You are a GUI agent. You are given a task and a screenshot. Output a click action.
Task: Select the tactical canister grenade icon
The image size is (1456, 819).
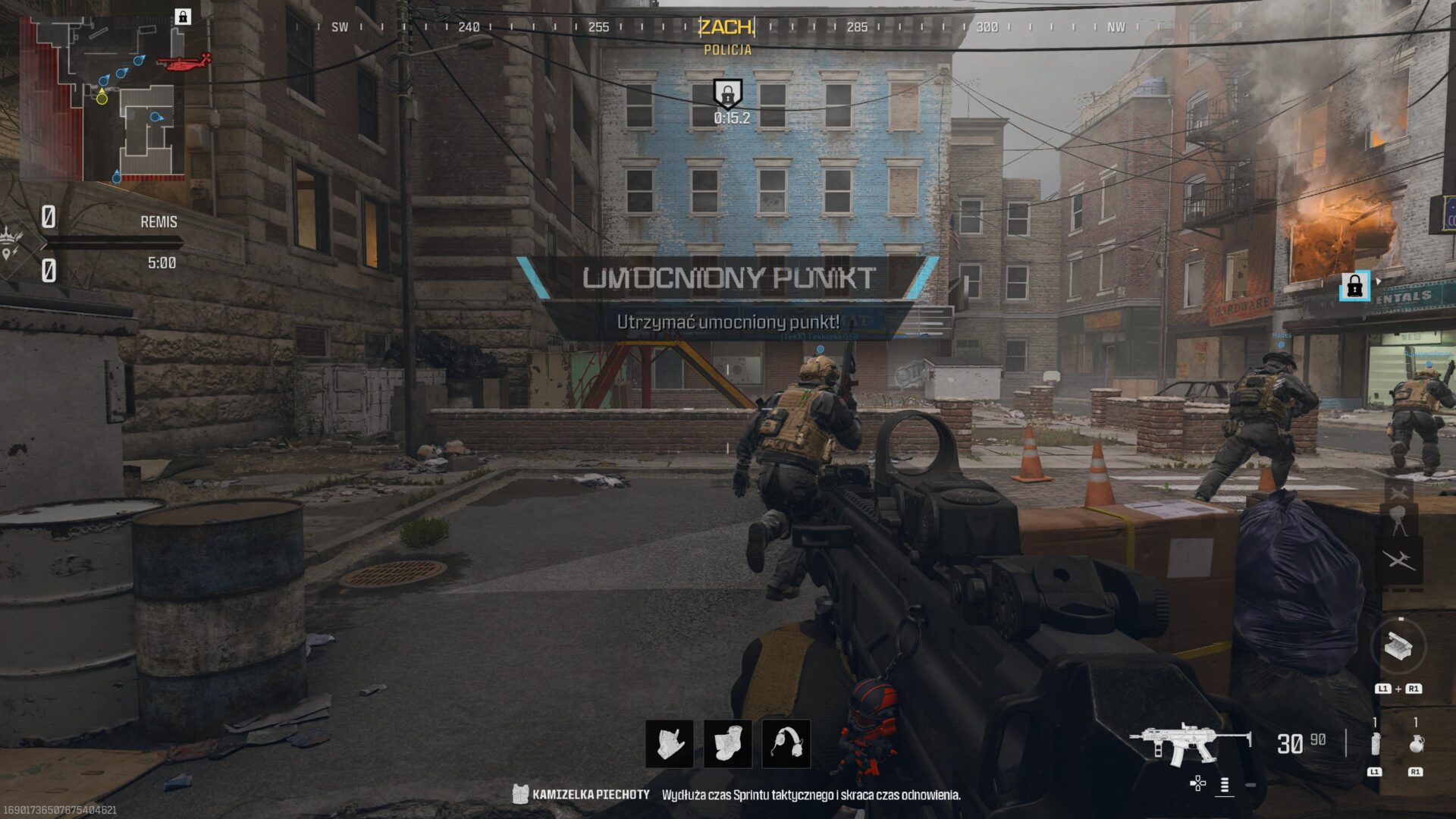1375,744
